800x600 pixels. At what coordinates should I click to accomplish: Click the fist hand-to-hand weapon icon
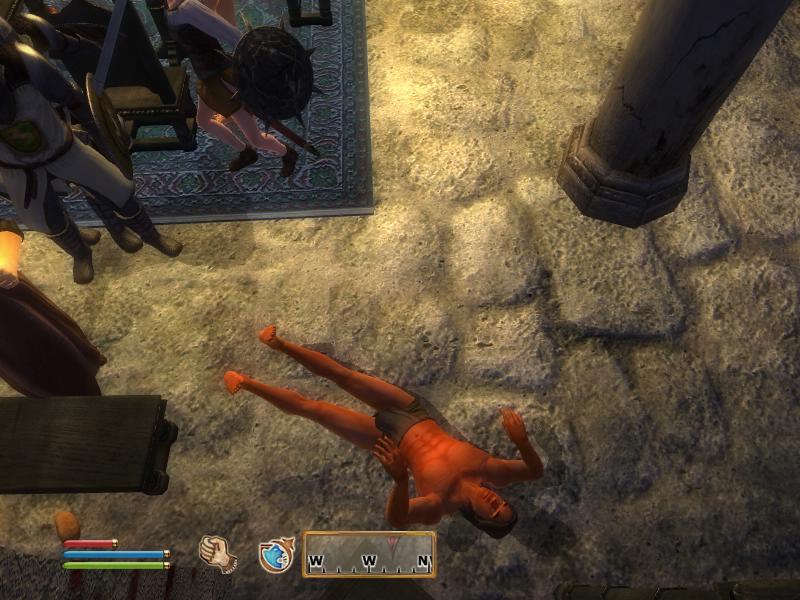pos(215,552)
